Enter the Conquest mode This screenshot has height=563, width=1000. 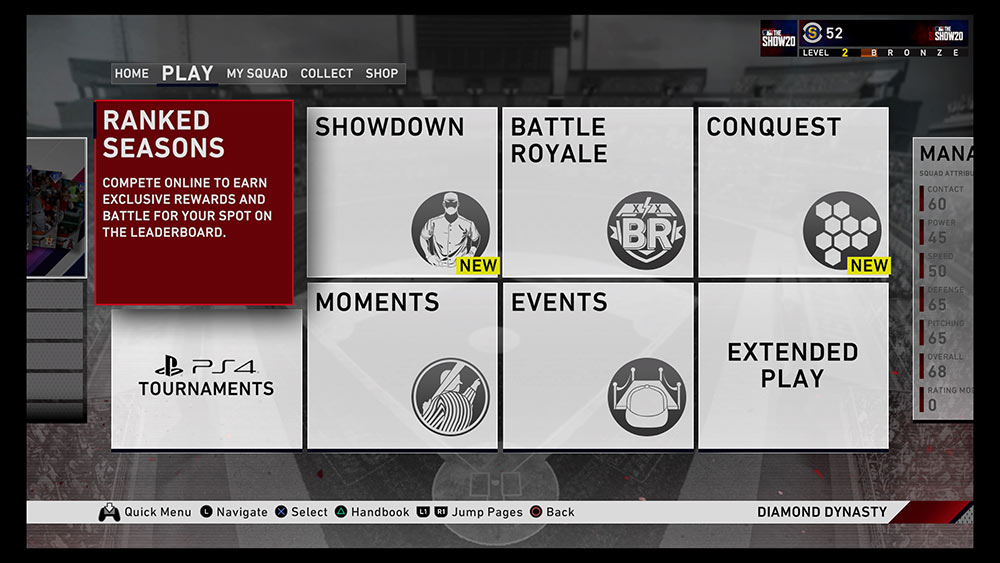793,192
